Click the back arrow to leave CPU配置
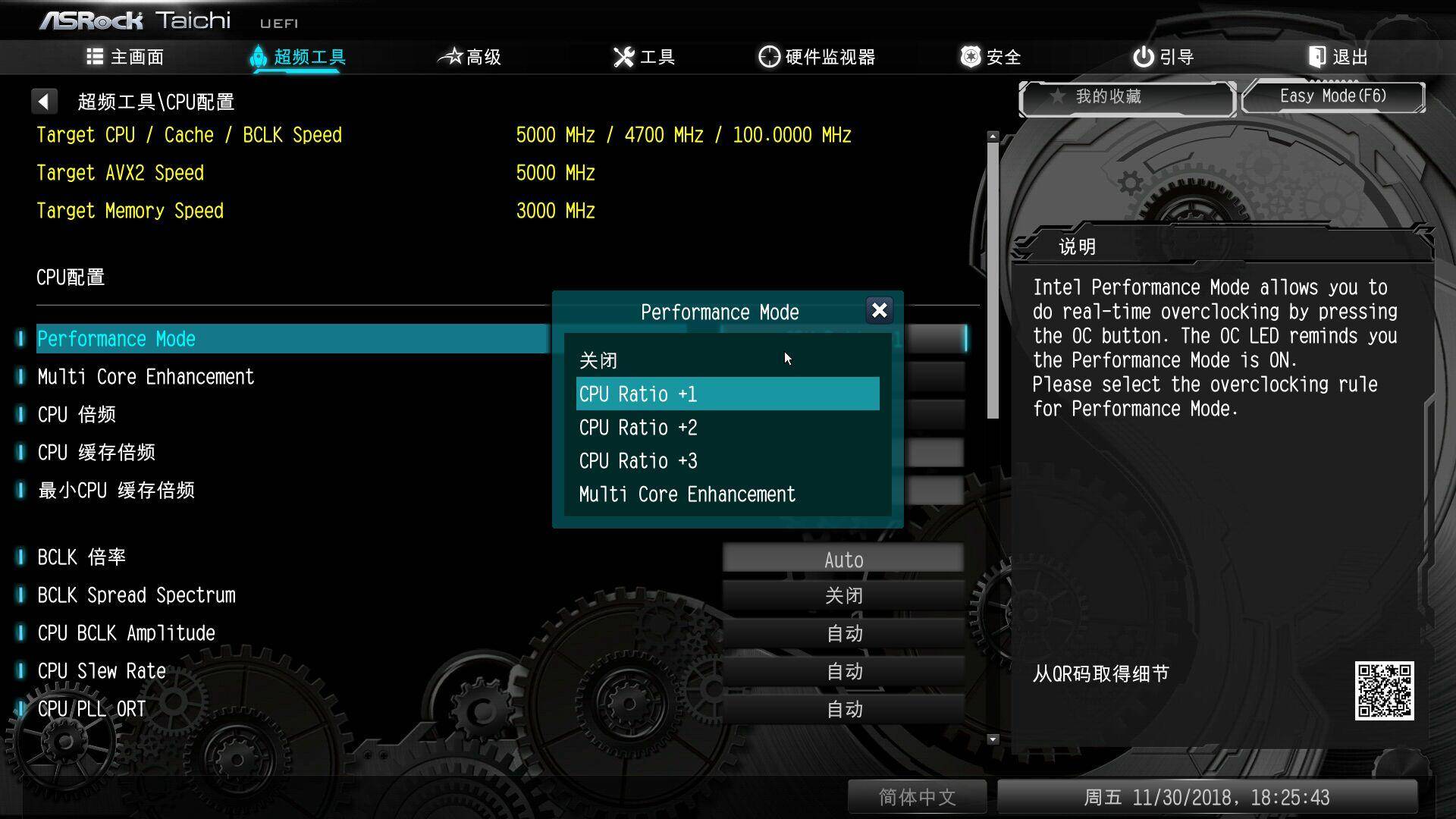The width and height of the screenshot is (1456, 819). pyautogui.click(x=44, y=100)
